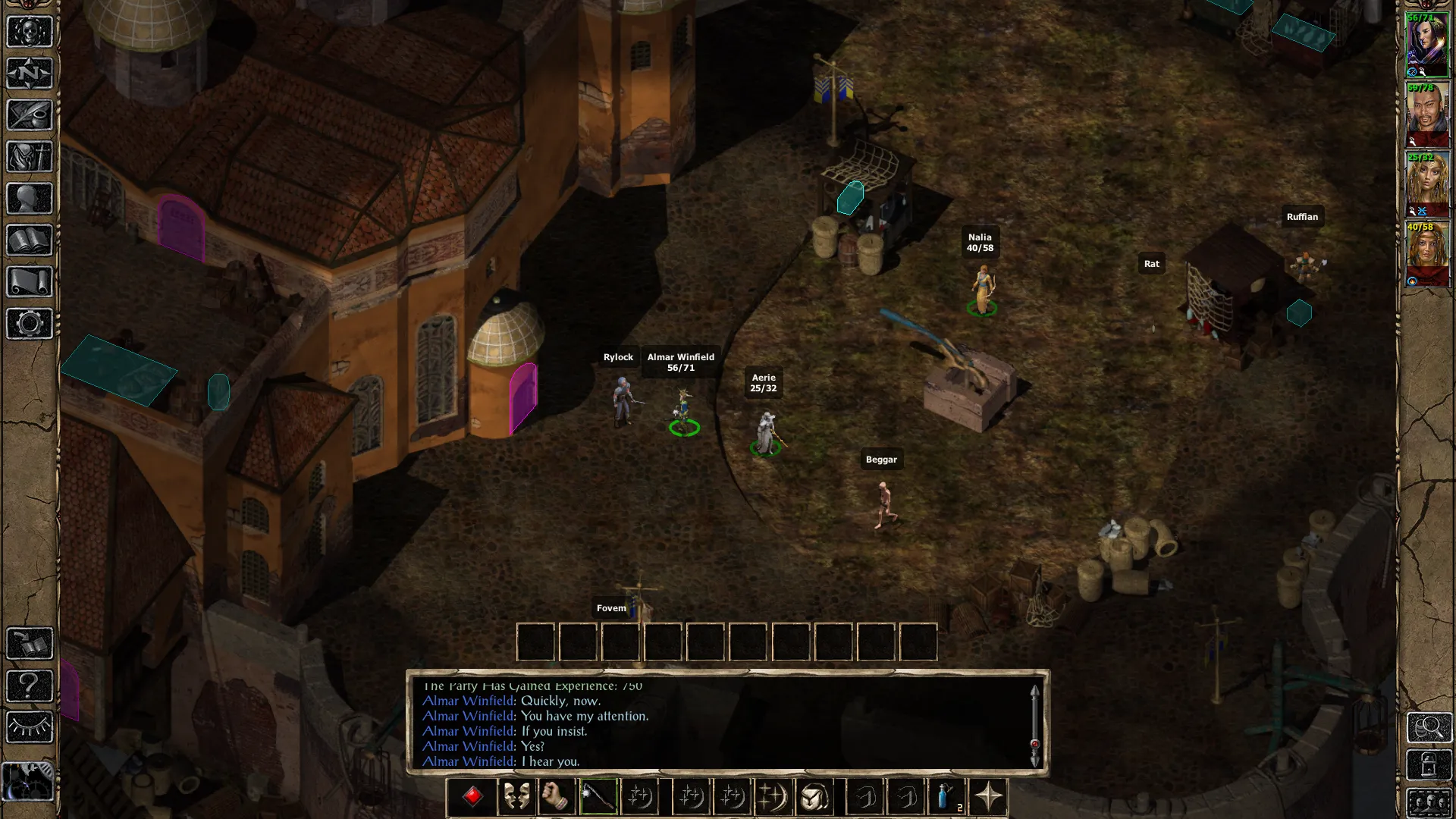Open the area map with the compass button
The height and width of the screenshot is (819, 1456).
click(x=30, y=74)
